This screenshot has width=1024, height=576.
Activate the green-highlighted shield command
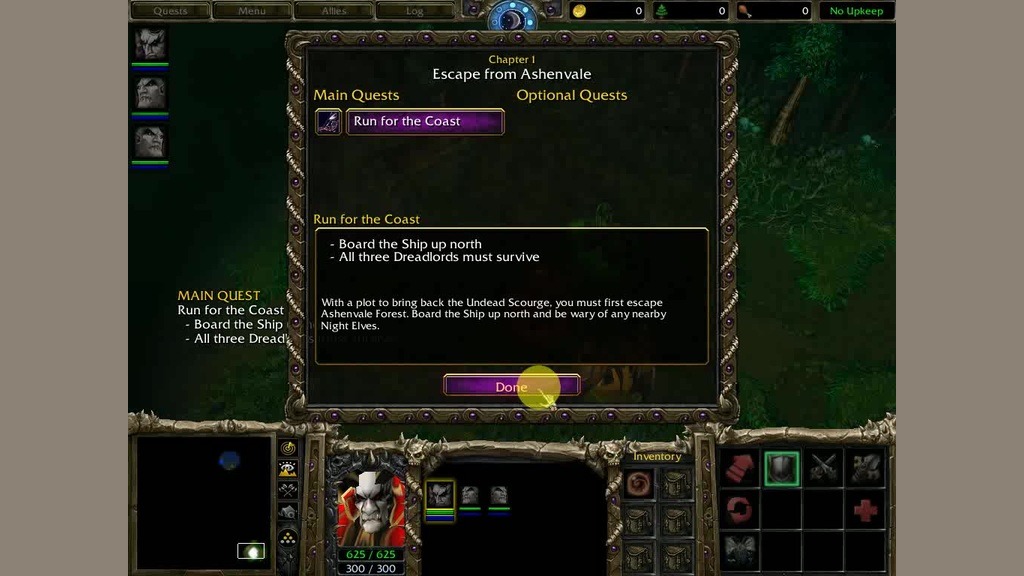point(782,467)
